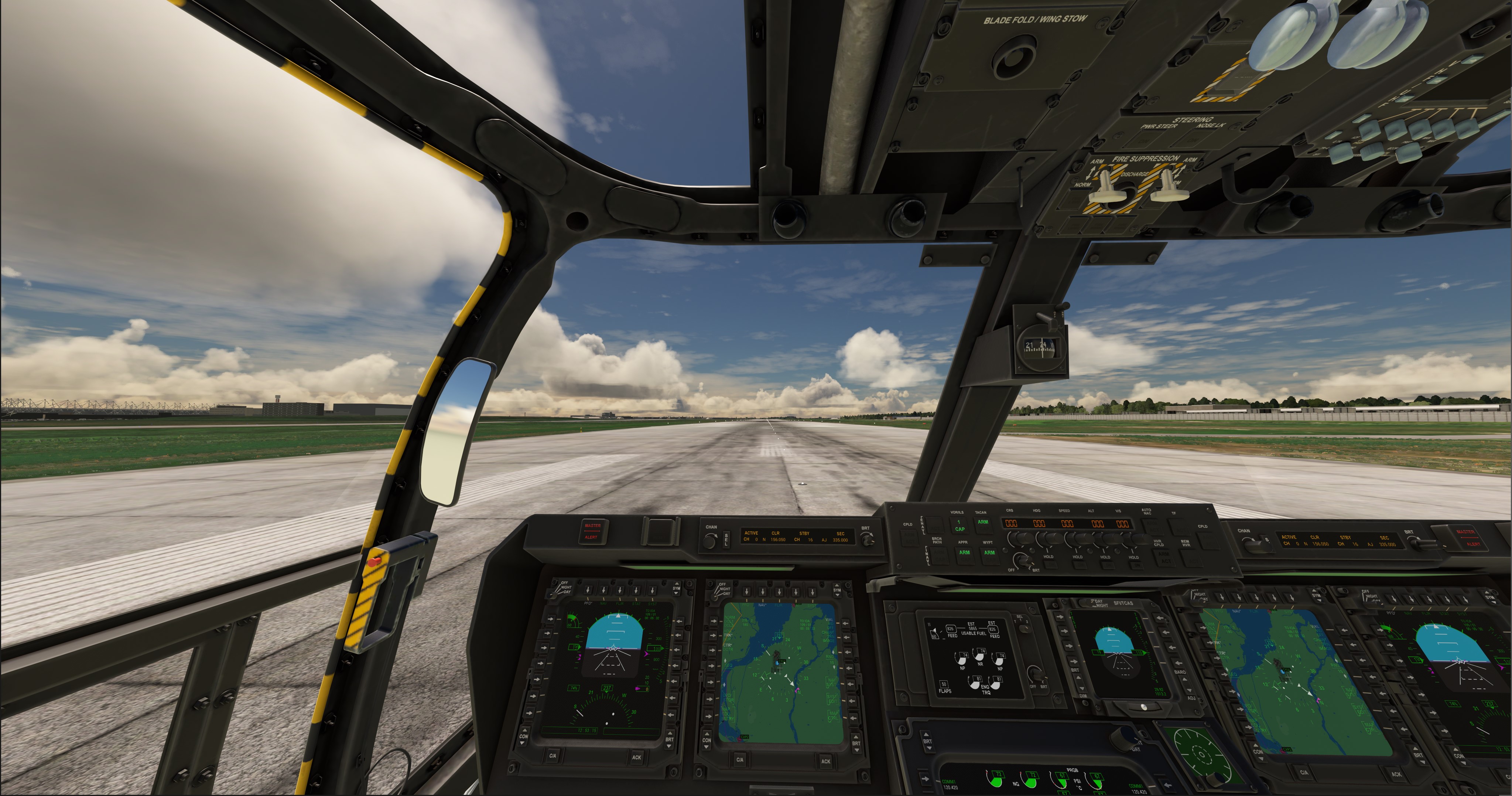Viewport: 1512px width, 796px height.
Task: Acknowledge the MASTER ALERT above the left PFD
Action: (x=592, y=531)
